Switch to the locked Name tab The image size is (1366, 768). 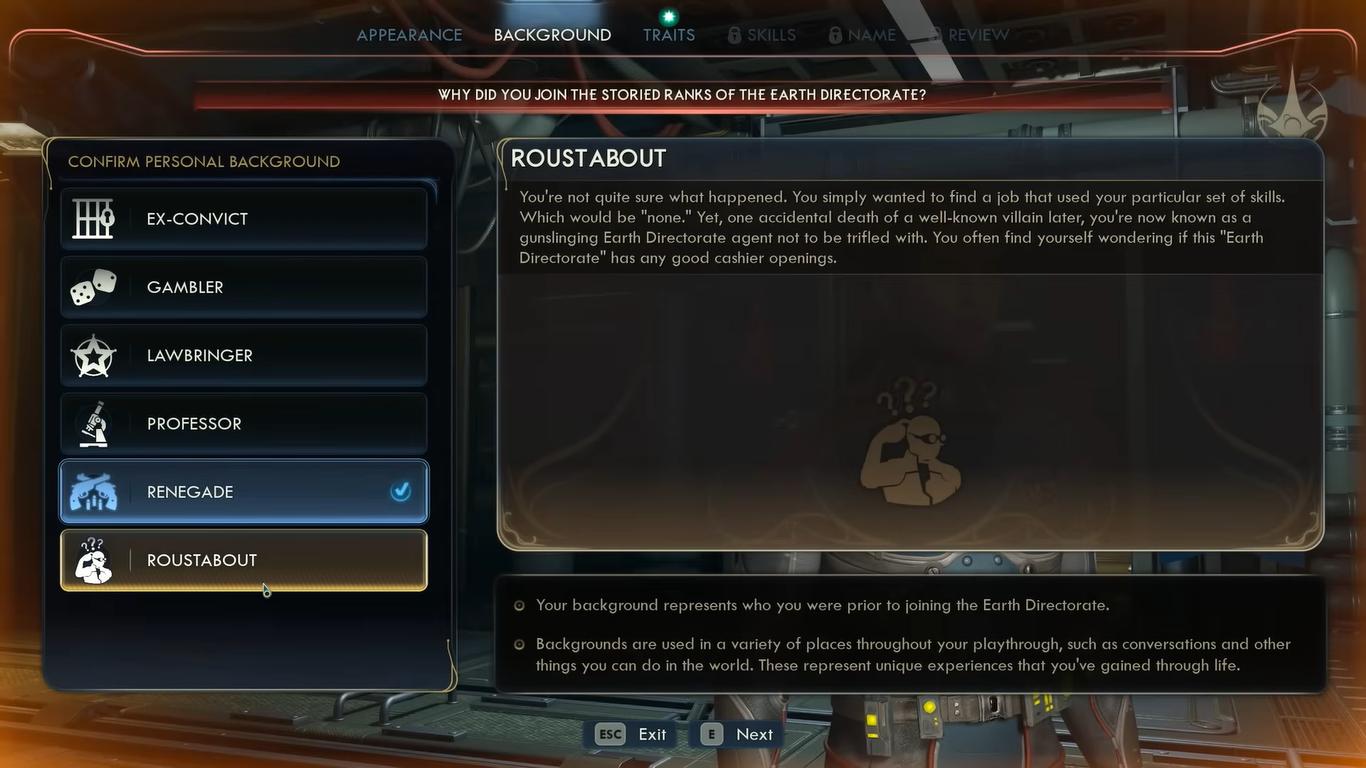click(x=862, y=35)
